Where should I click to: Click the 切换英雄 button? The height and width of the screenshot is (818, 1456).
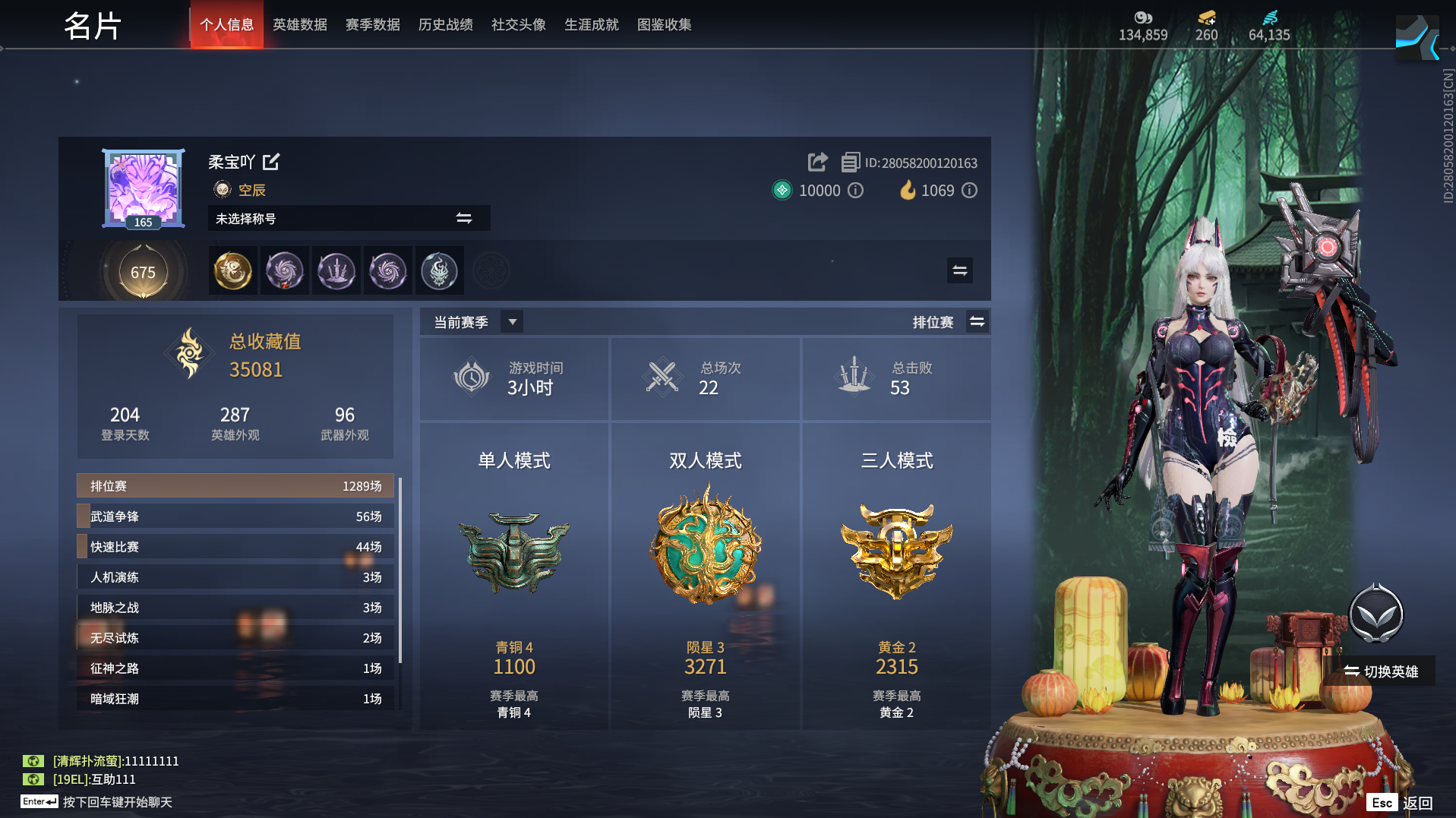1389,671
